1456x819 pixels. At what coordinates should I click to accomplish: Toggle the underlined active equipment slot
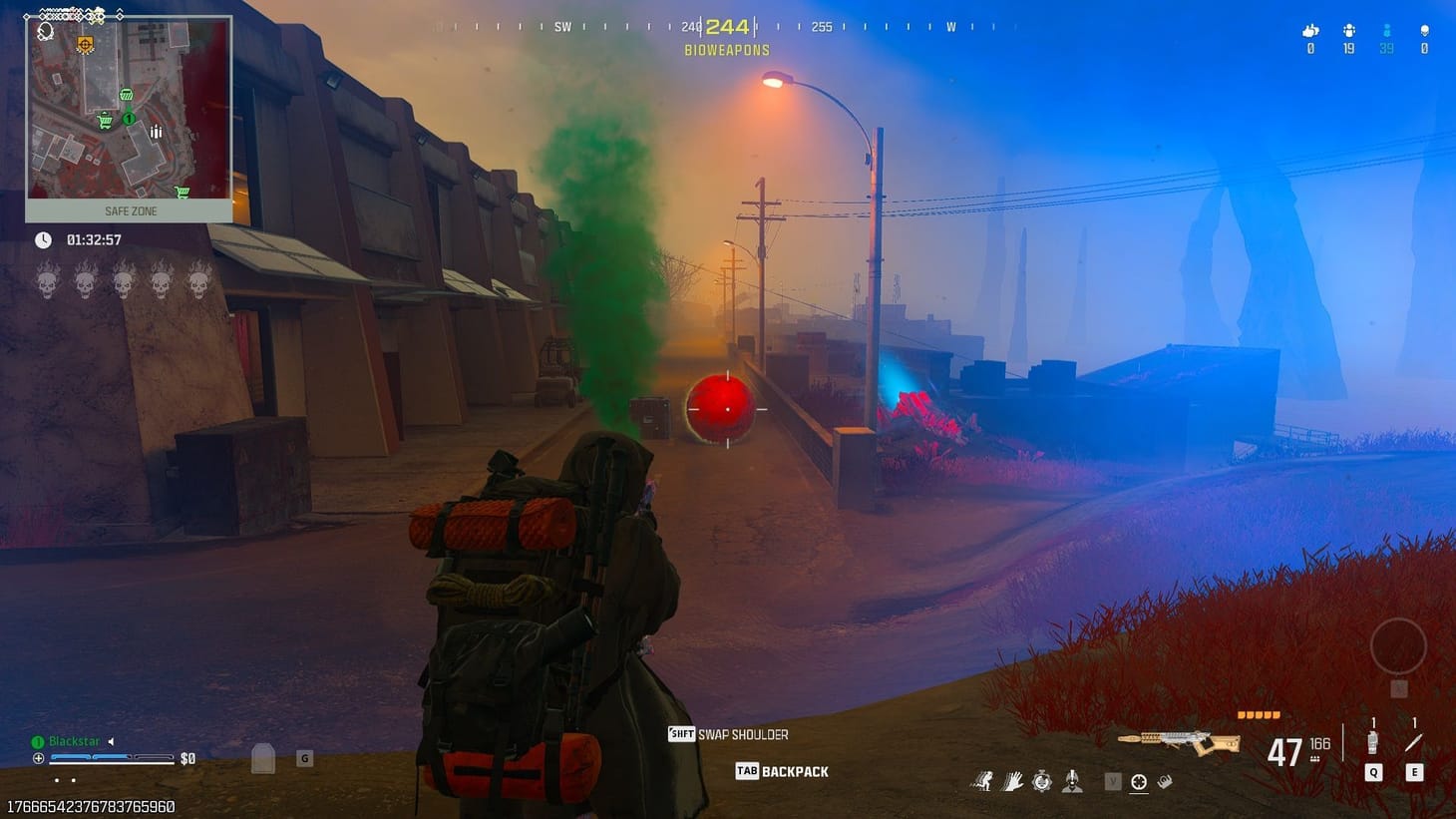point(1139,781)
